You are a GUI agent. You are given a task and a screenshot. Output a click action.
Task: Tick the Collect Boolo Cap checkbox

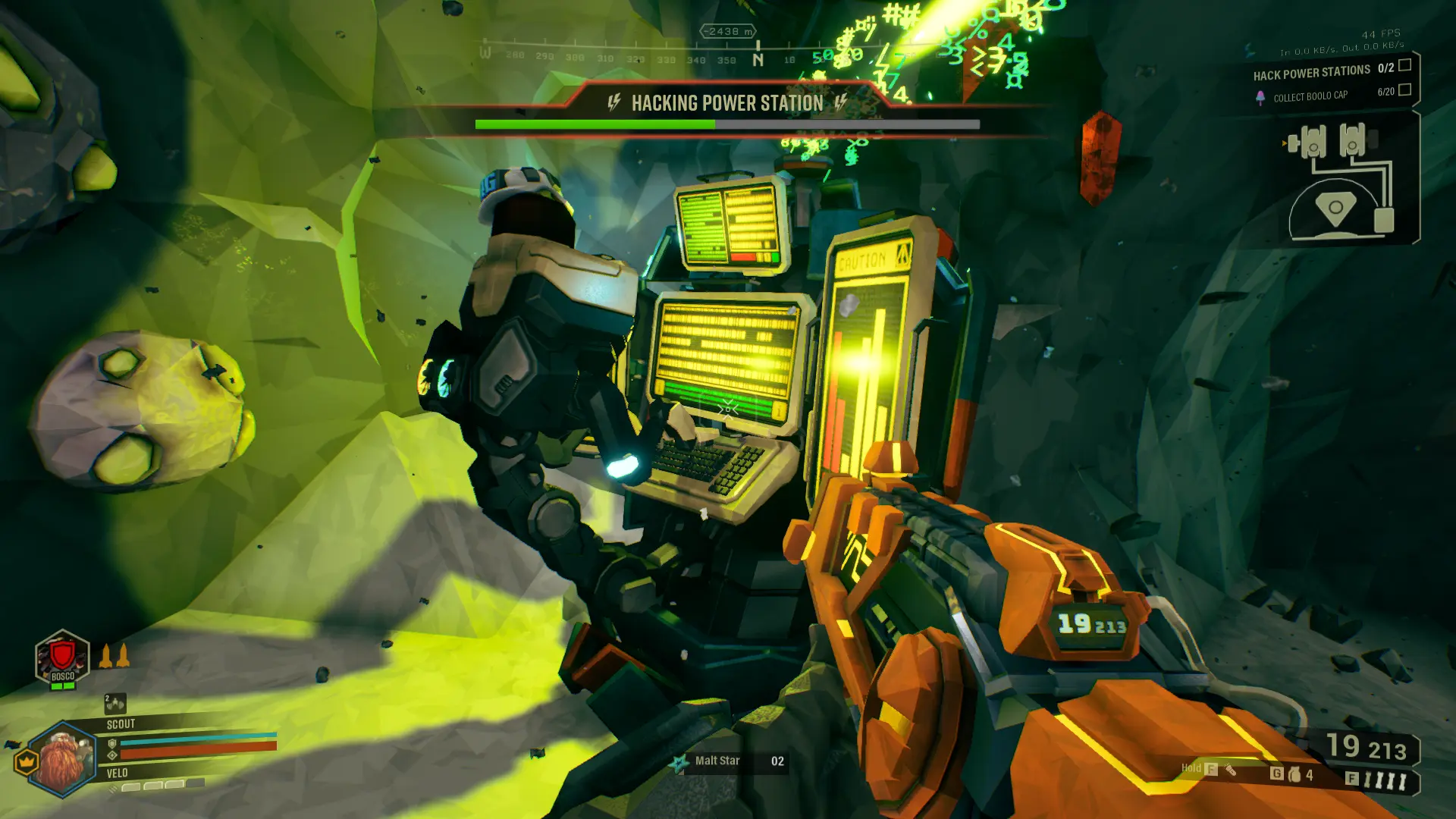click(1404, 90)
